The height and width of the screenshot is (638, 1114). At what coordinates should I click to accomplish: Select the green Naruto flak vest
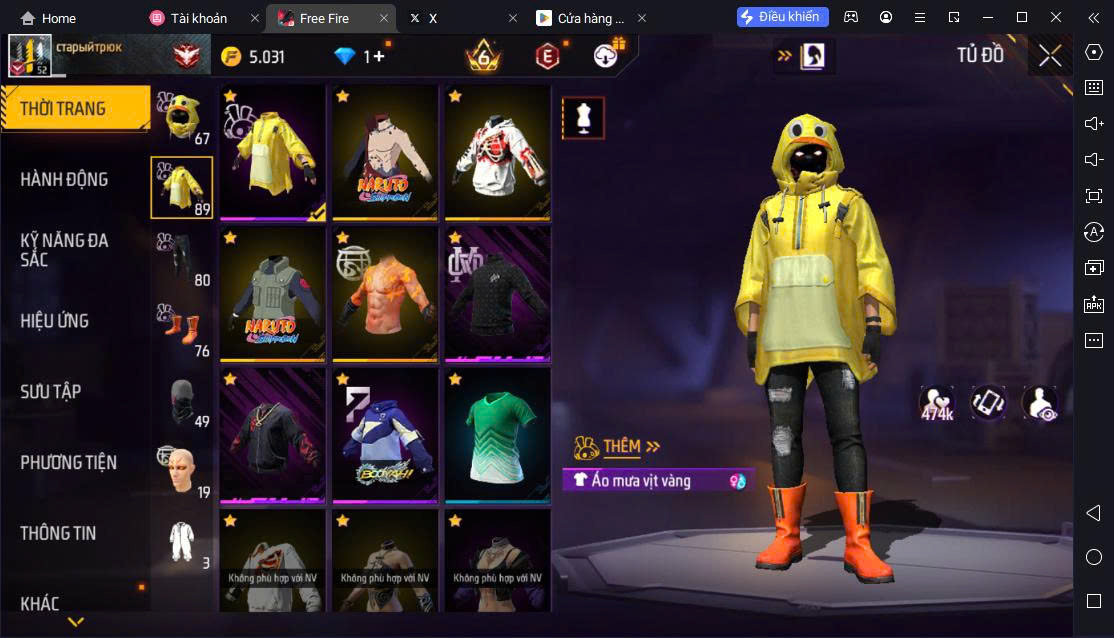(x=272, y=294)
